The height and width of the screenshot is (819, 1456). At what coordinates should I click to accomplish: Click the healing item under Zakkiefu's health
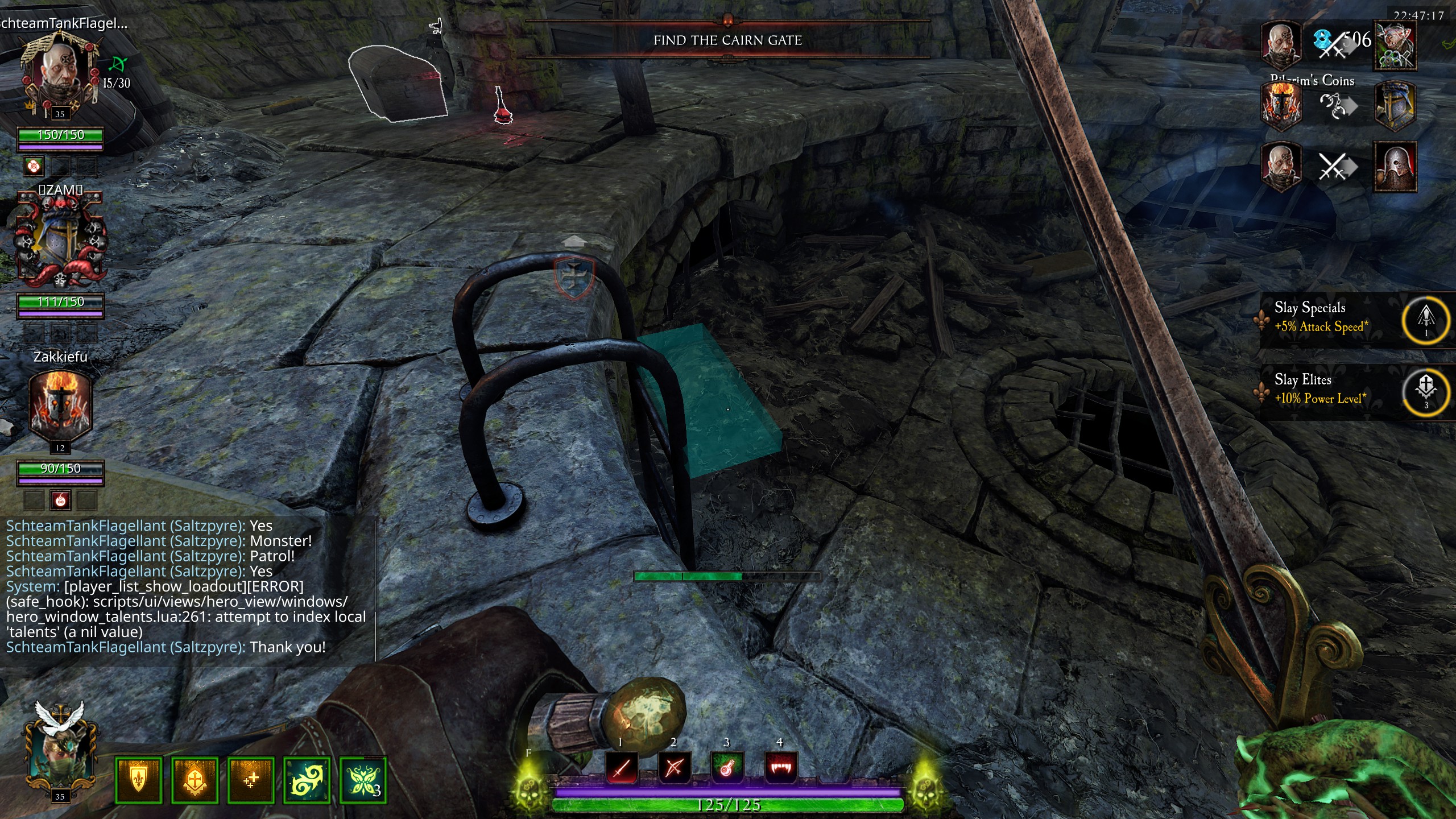click(60, 500)
